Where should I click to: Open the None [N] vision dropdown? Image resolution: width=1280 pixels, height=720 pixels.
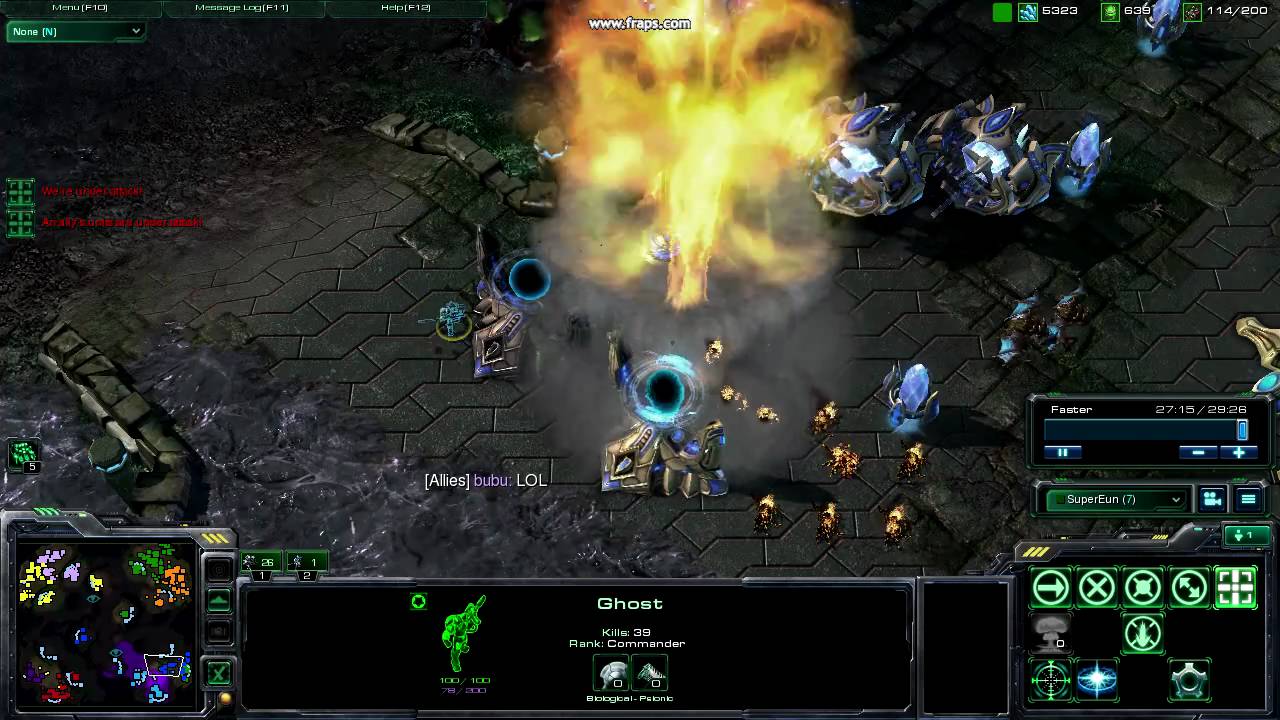(75, 31)
